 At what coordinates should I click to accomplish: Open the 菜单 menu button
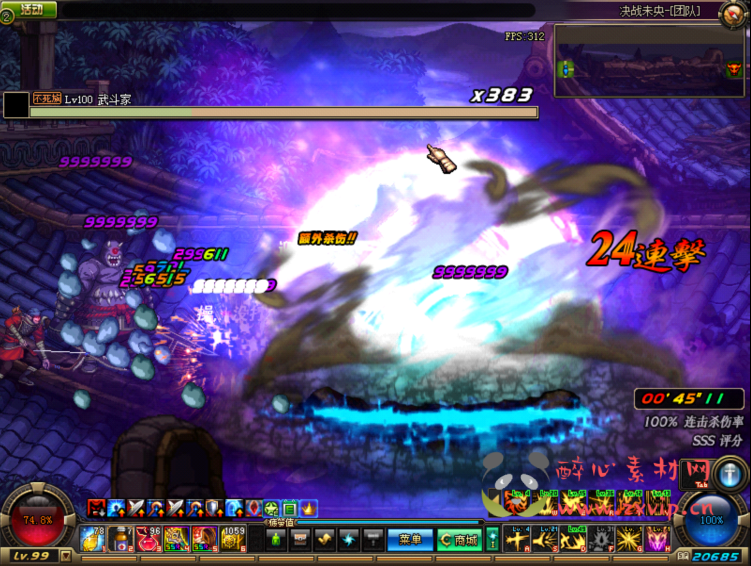coord(409,540)
